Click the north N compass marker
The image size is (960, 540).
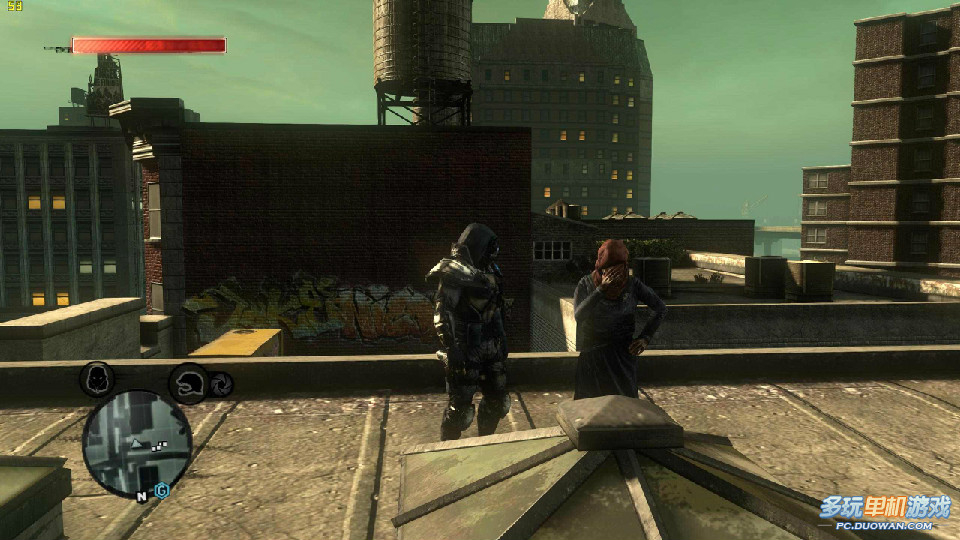coord(142,493)
